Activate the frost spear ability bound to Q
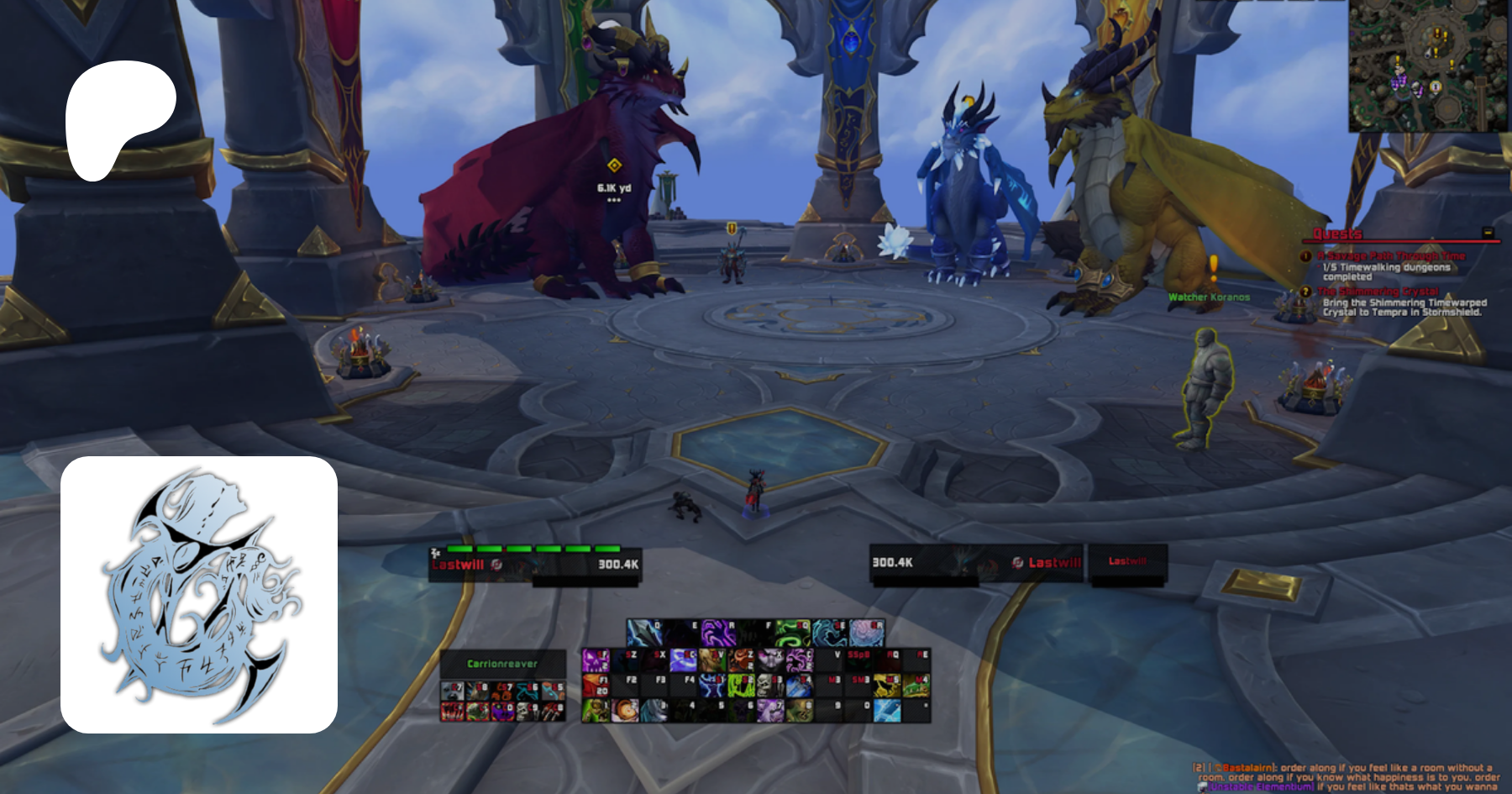This screenshot has height=794, width=1512. 644,632
